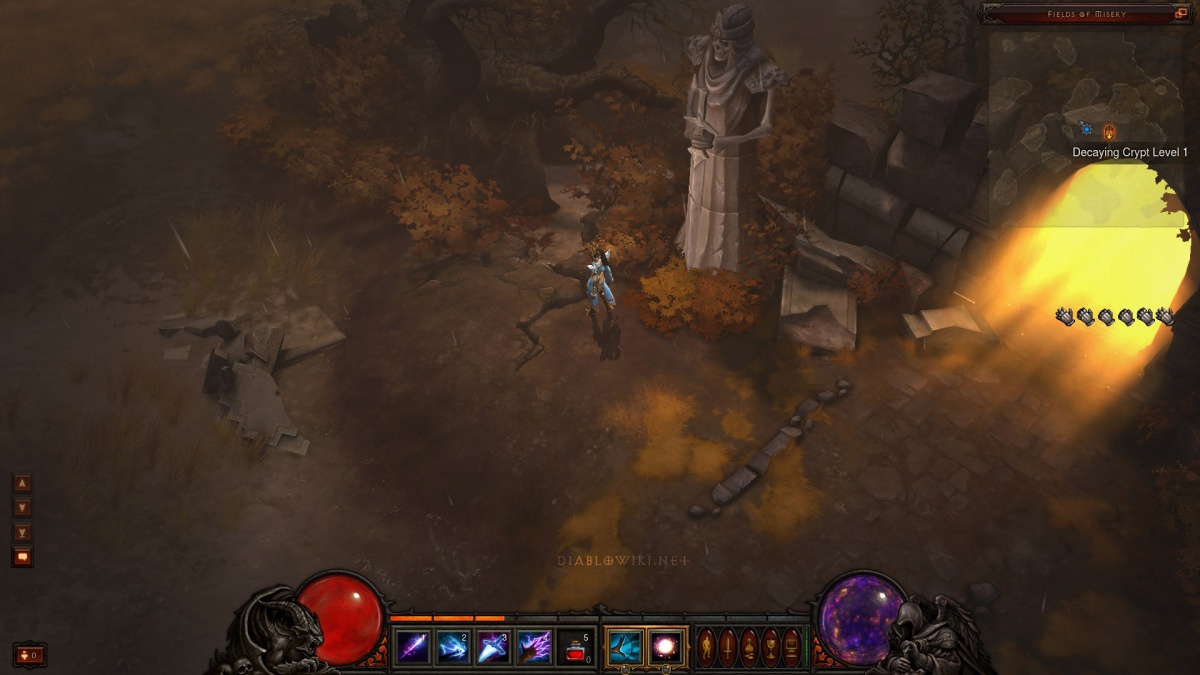Use the blue lightning skill in slot 2
The height and width of the screenshot is (675, 1200).
pyautogui.click(x=454, y=647)
